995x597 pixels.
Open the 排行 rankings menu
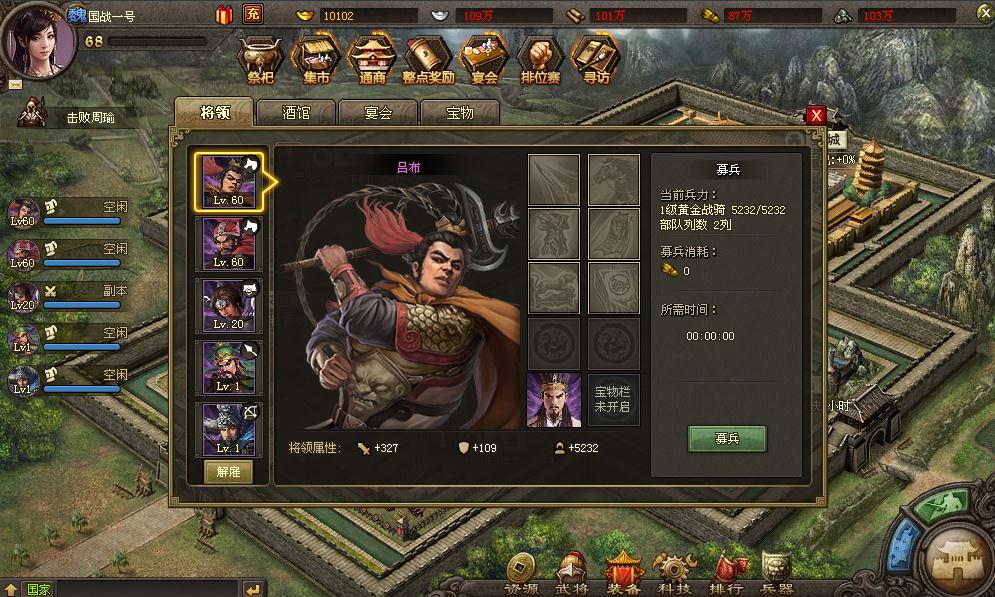coord(726,574)
